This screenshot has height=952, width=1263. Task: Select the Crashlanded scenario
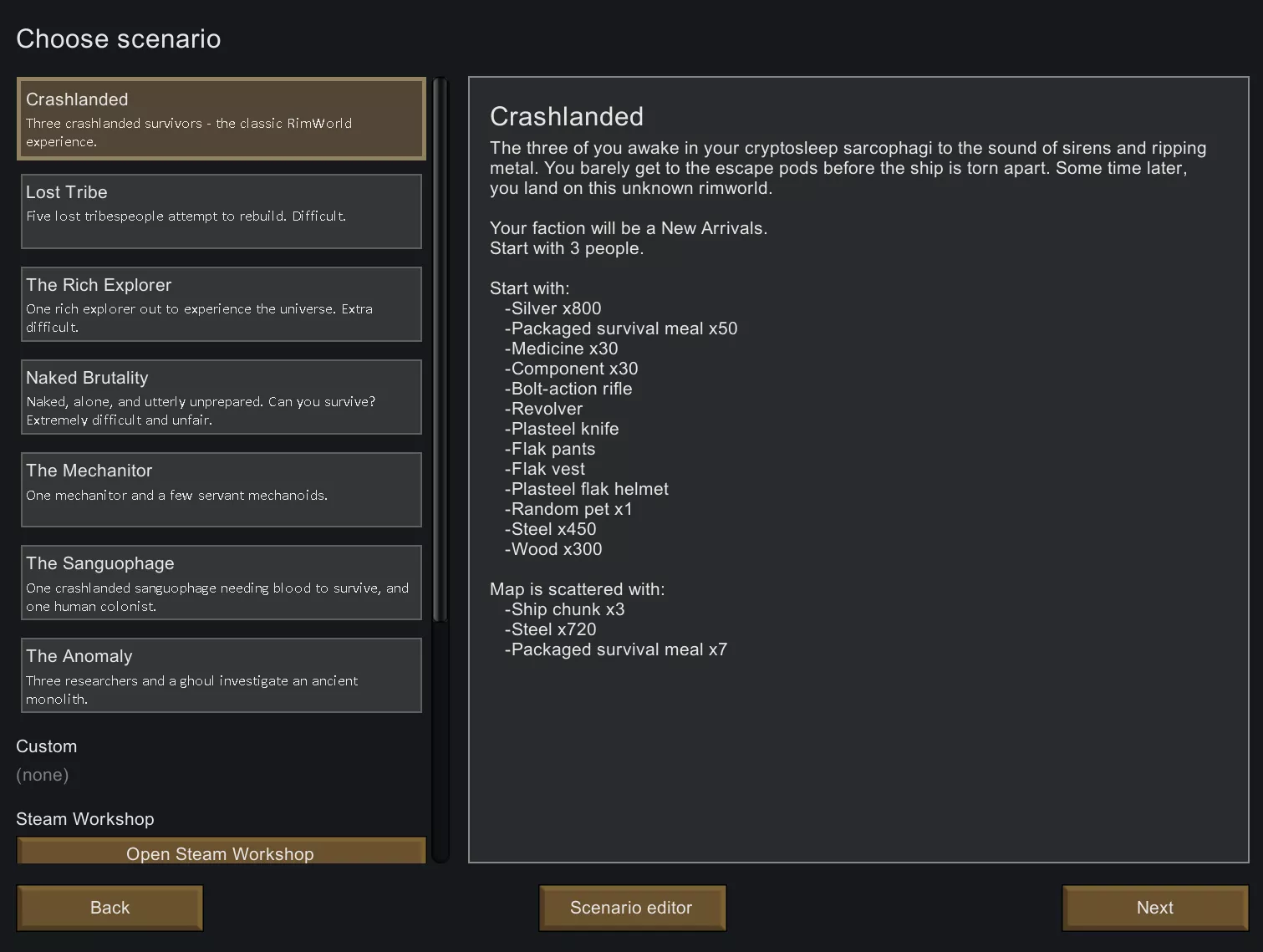(220, 119)
